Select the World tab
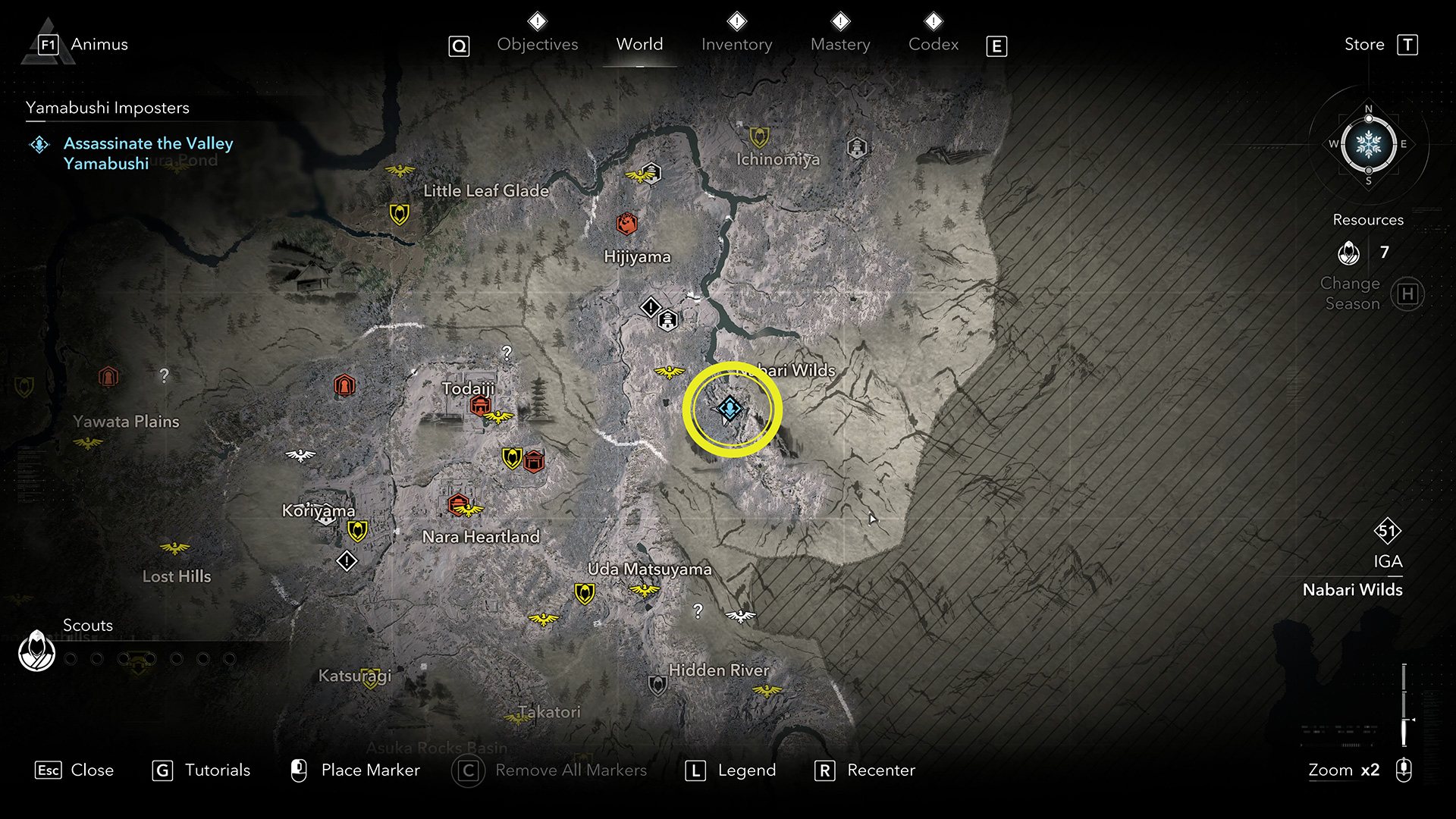This screenshot has height=819, width=1456. (x=639, y=45)
